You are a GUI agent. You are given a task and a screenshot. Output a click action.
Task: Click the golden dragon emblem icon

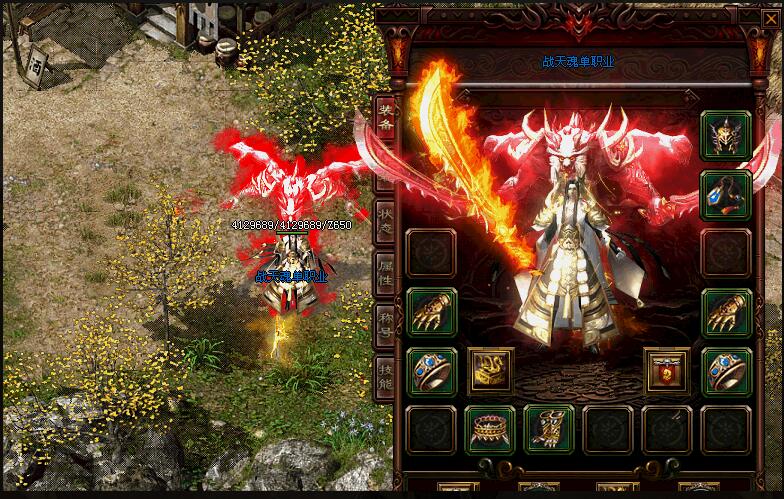[x=491, y=371]
